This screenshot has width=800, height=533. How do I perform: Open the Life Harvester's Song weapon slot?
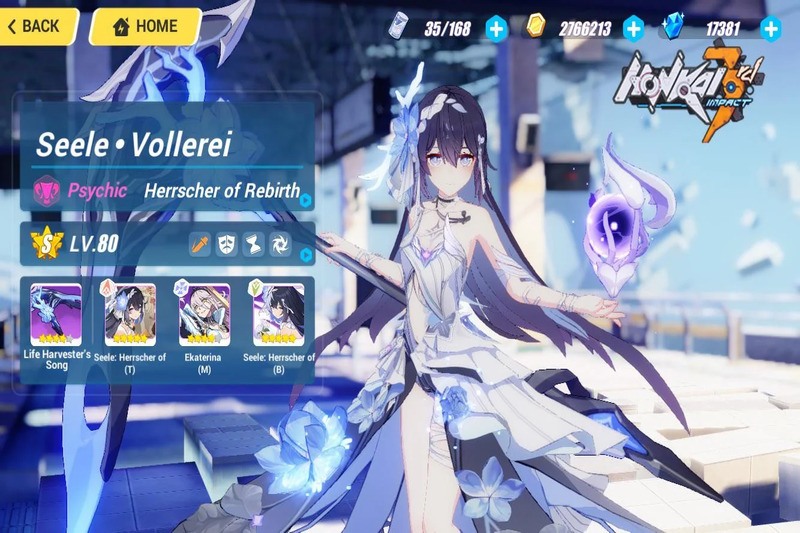coord(56,315)
